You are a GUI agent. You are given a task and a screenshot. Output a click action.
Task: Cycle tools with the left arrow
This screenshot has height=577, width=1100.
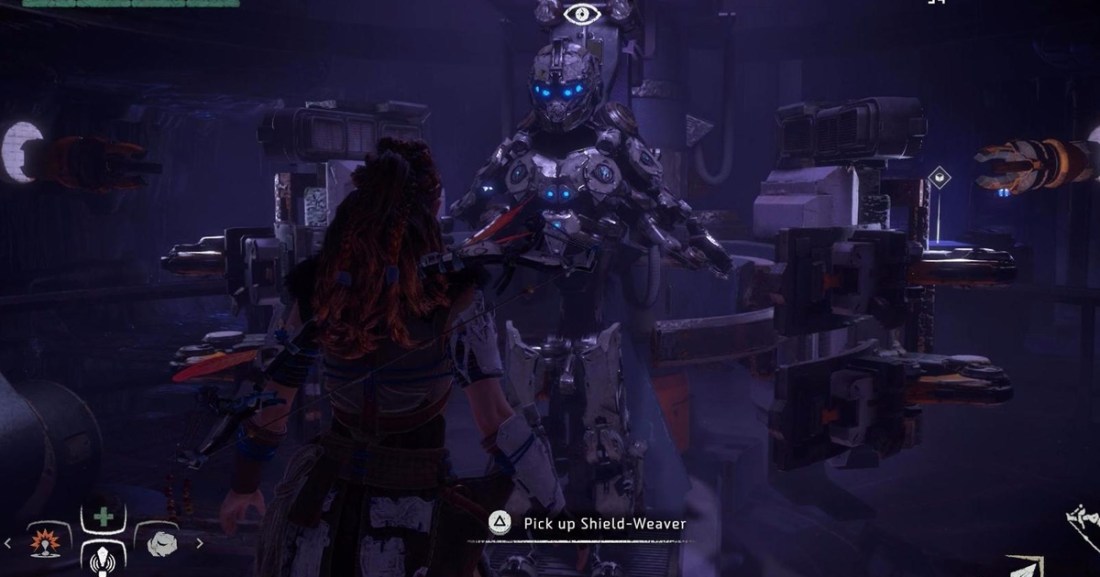click(x=9, y=543)
